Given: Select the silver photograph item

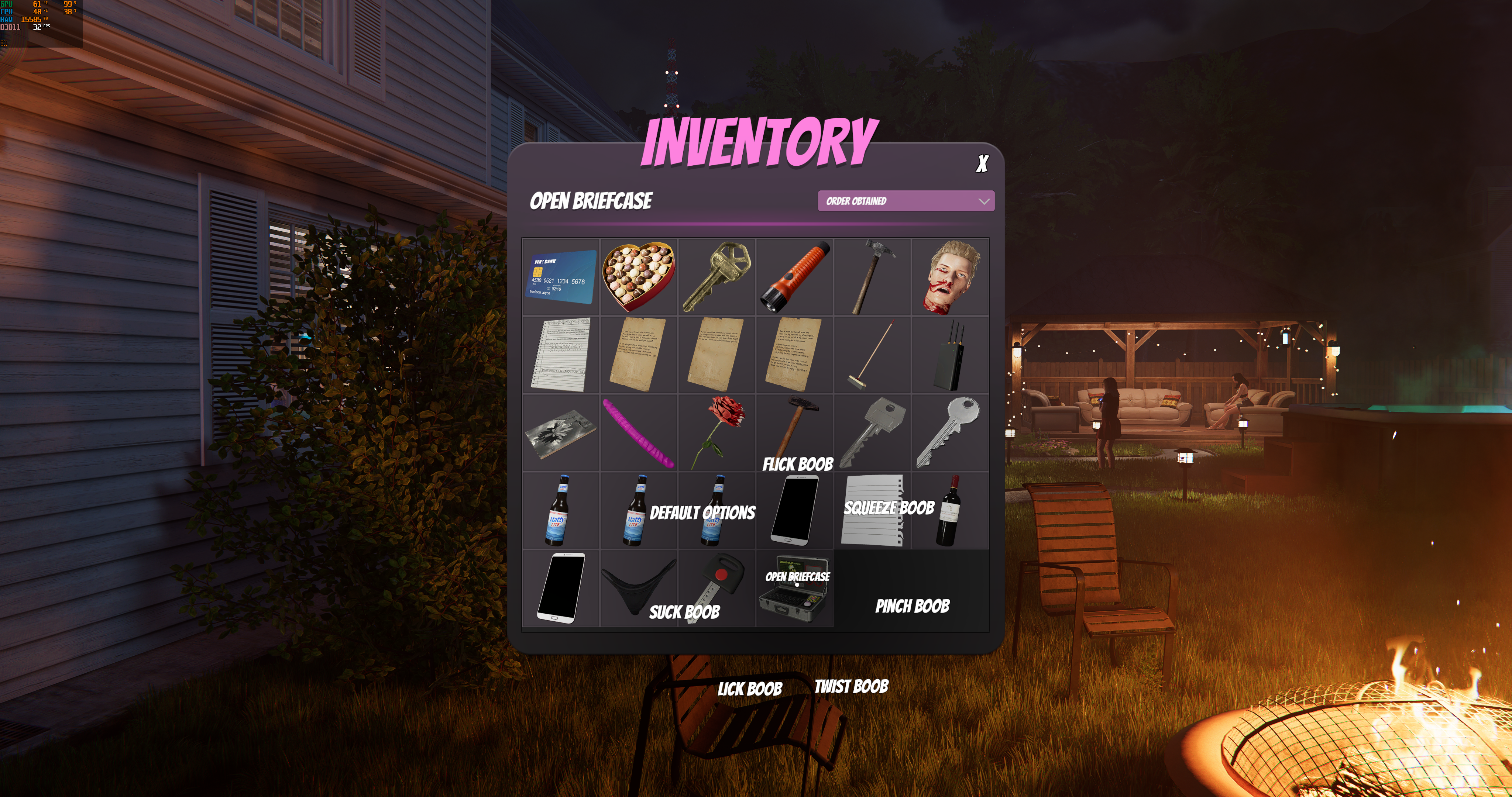Looking at the screenshot, I should click(x=561, y=432).
